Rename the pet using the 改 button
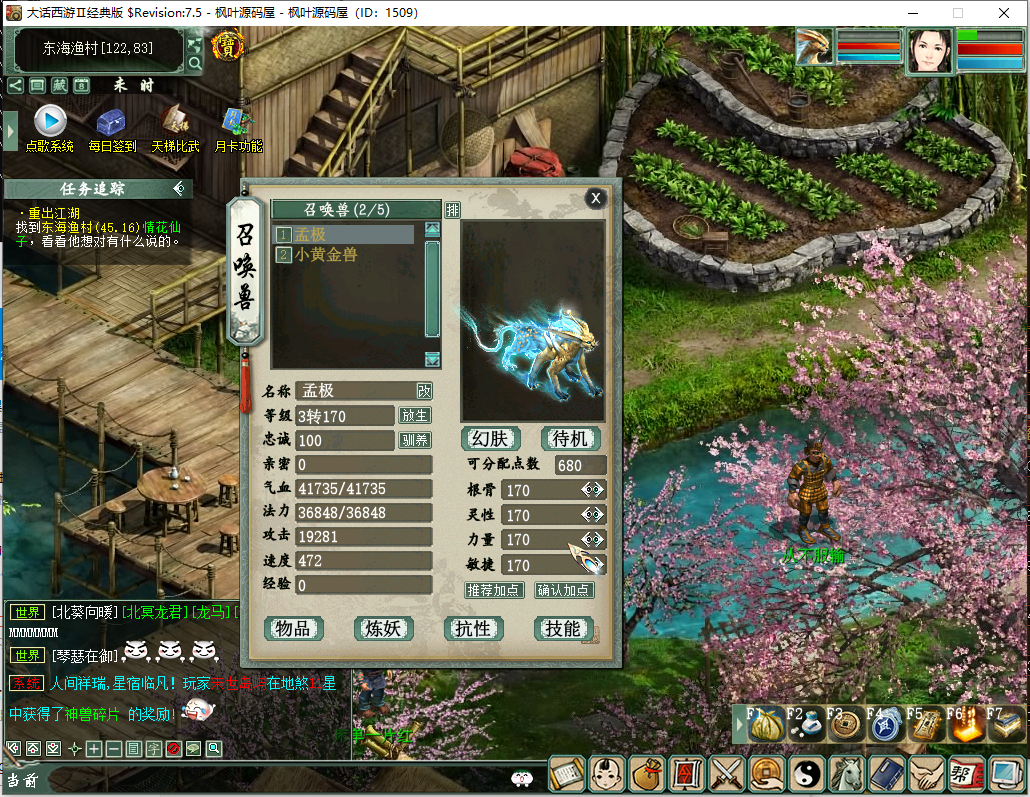The height and width of the screenshot is (797, 1030). click(x=424, y=390)
